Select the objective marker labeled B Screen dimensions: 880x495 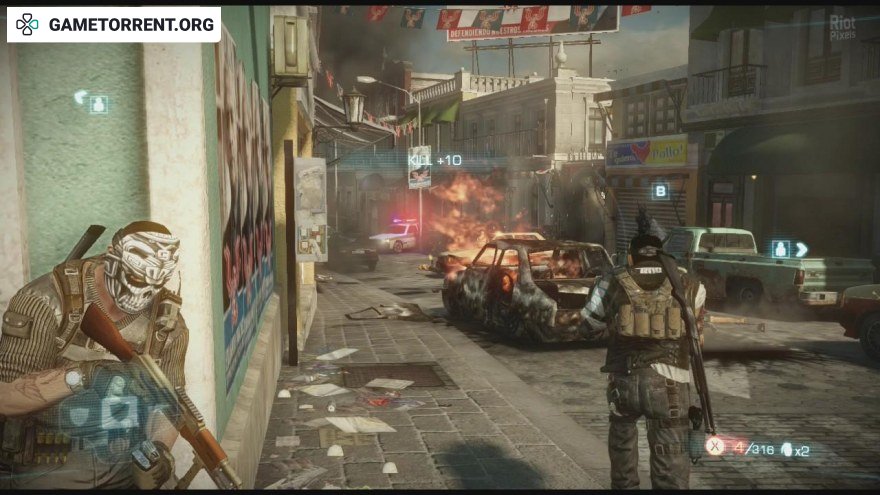(x=660, y=191)
